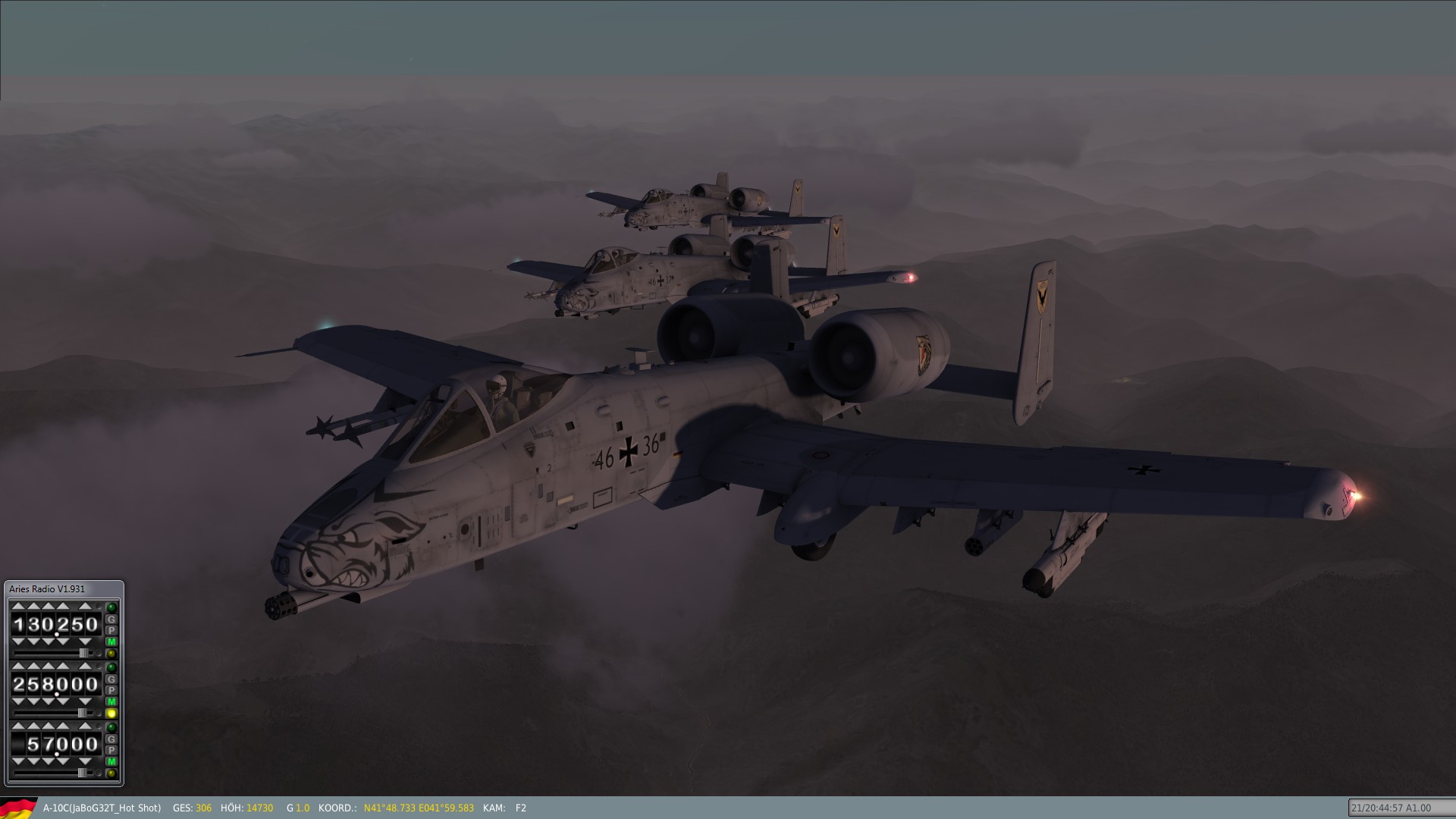
Task: Click the volume slider handle of the 258.000 radio
Action: pyautogui.click(x=82, y=713)
